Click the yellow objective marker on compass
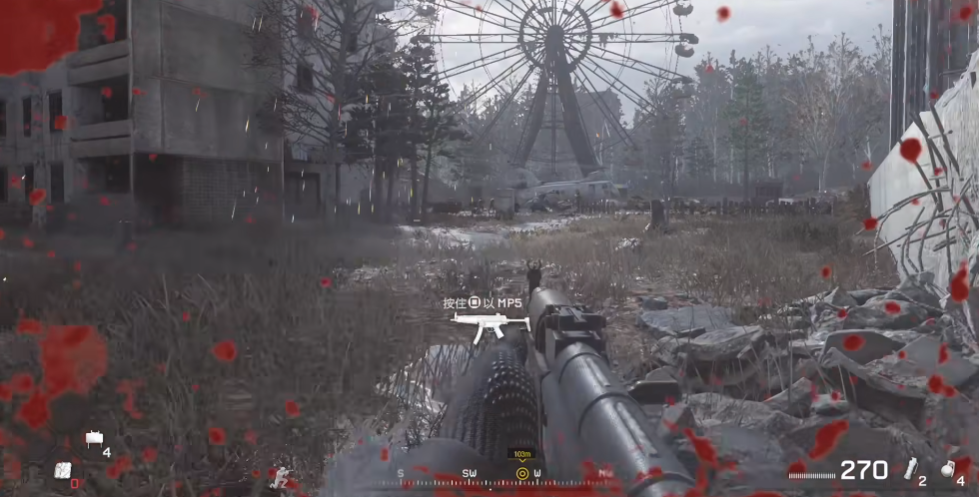Screen dimensions: 979x497 click(x=521, y=473)
